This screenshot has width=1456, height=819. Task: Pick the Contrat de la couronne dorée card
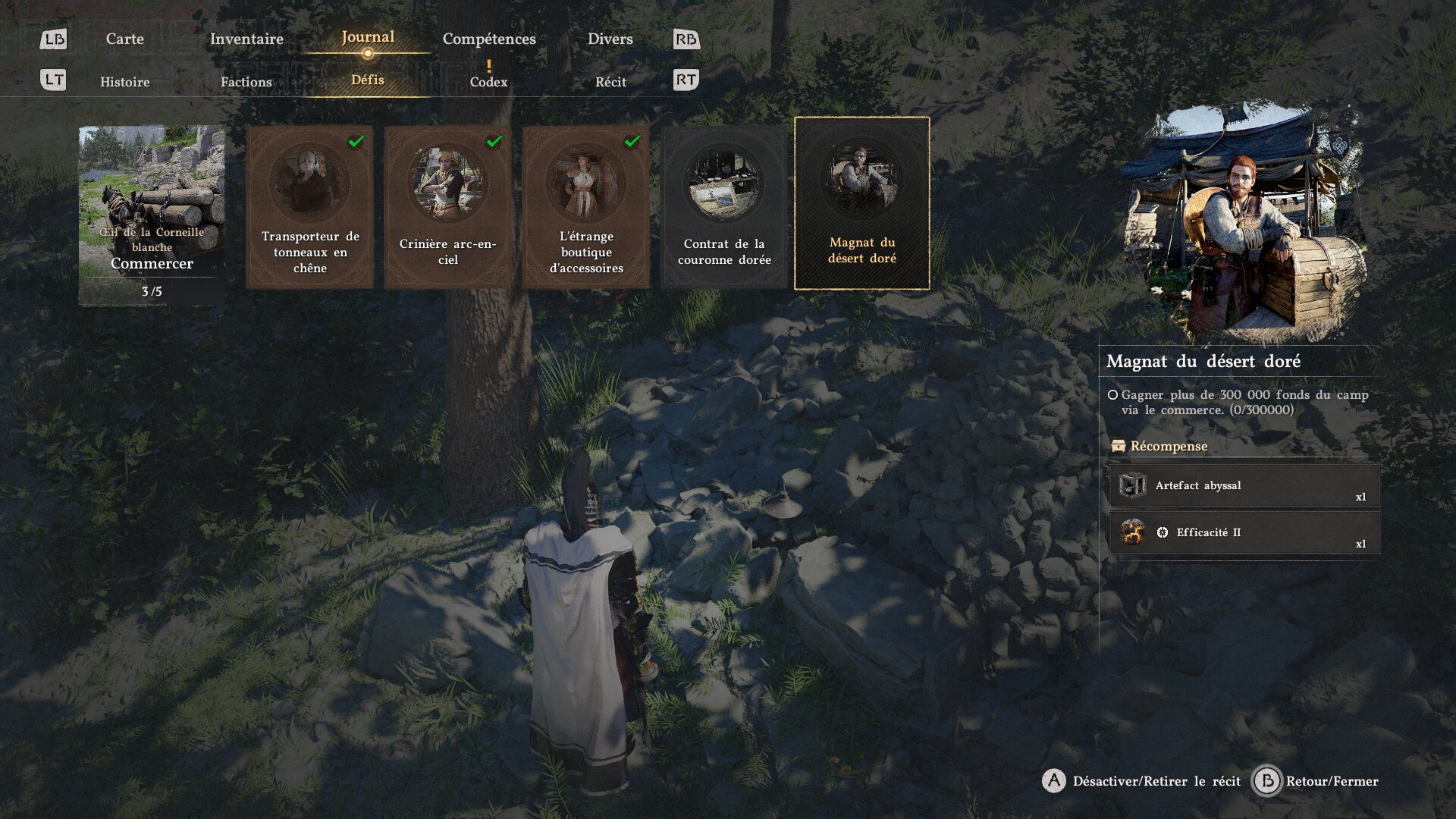pyautogui.click(x=724, y=206)
